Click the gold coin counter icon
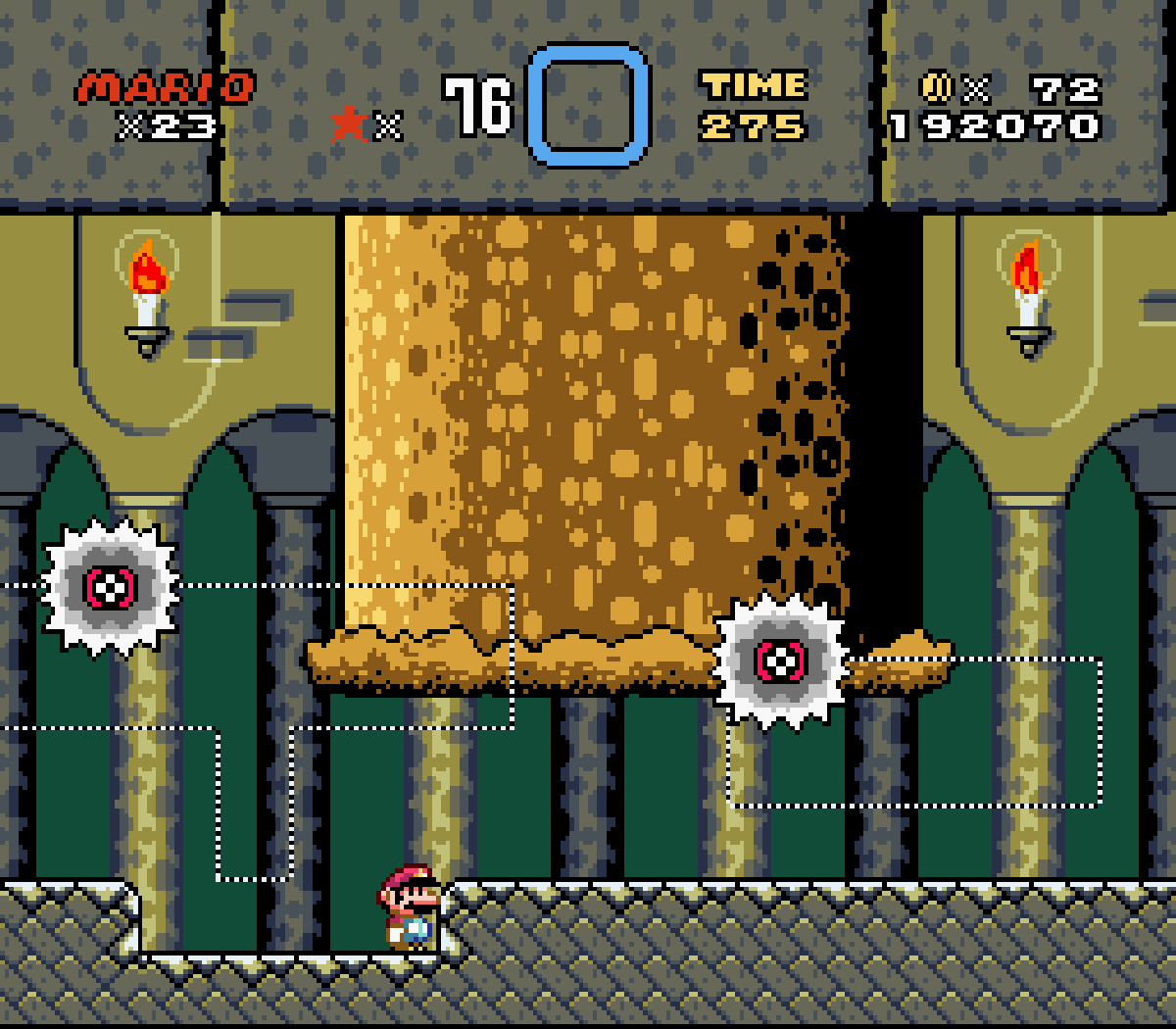1176x1029 pixels. point(938,89)
